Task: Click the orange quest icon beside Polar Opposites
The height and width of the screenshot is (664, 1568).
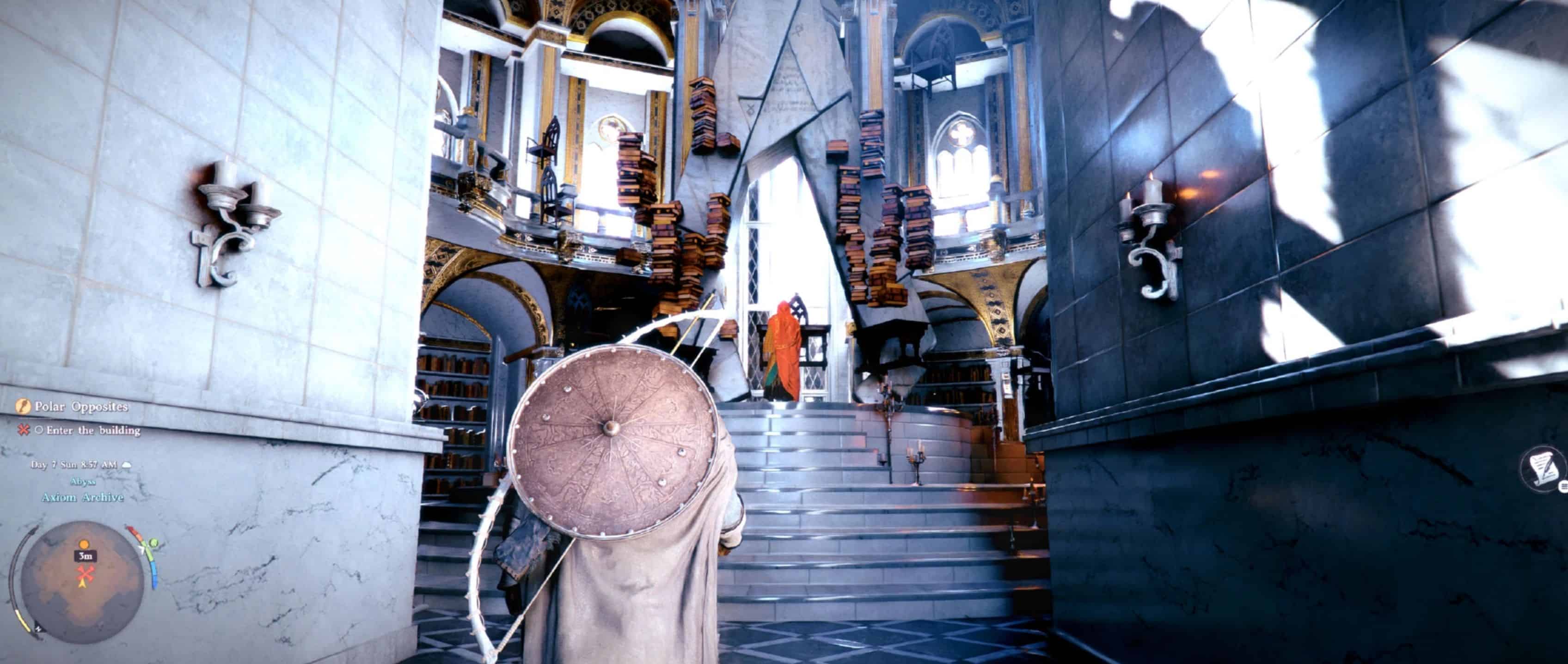Action: pyautogui.click(x=23, y=406)
